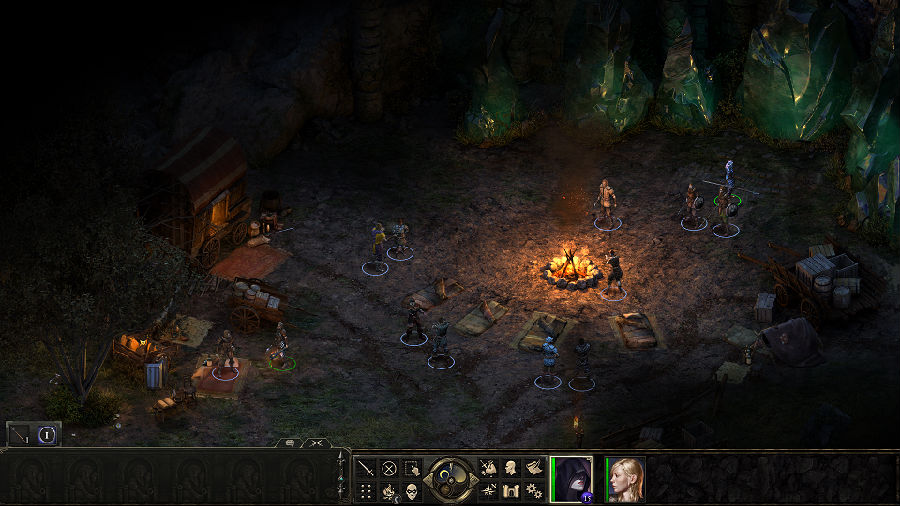Click the crossed-circle cancel action button

click(389, 467)
